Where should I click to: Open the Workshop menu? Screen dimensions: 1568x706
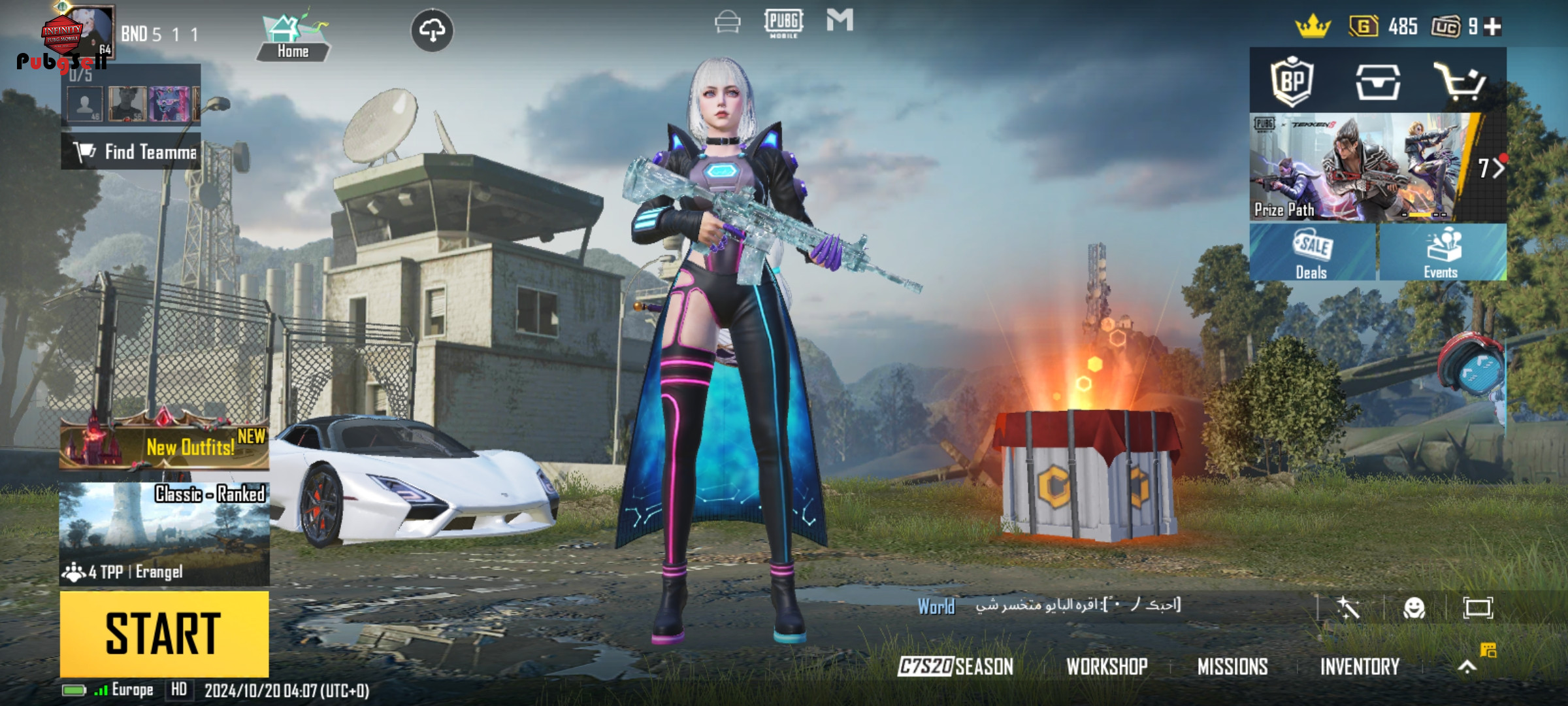1107,666
